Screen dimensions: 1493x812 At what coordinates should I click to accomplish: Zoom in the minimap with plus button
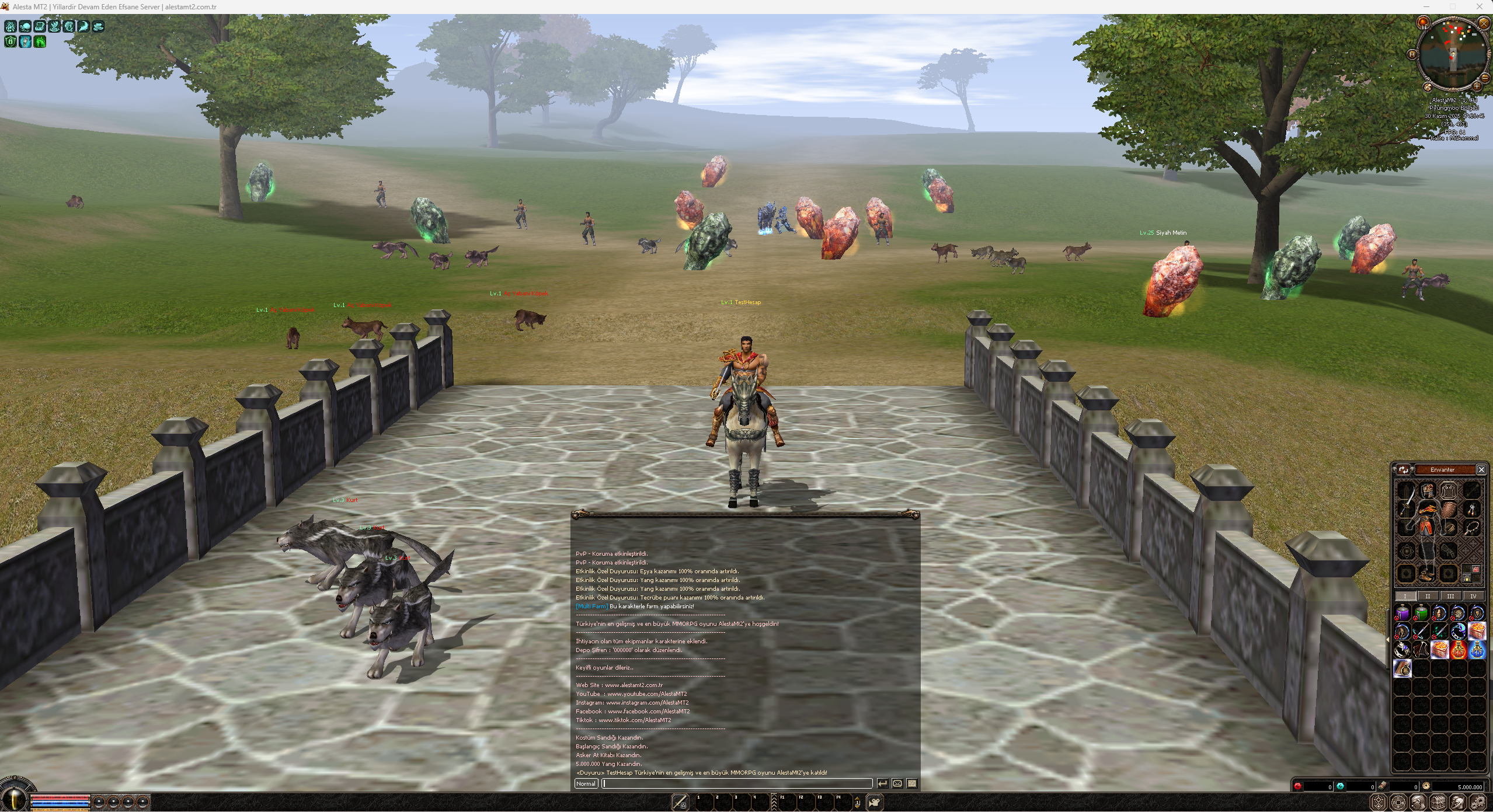(1476, 86)
